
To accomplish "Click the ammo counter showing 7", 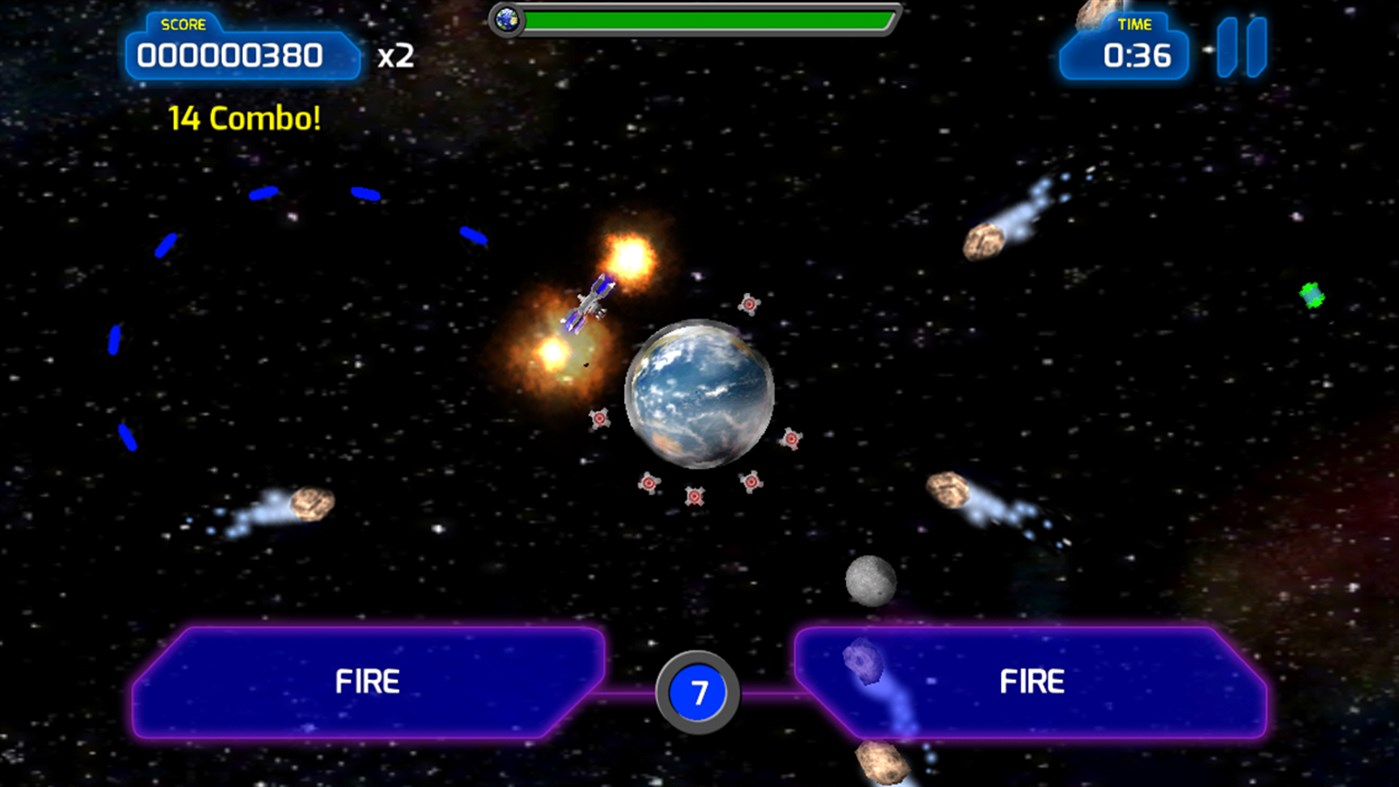I will click(698, 692).
